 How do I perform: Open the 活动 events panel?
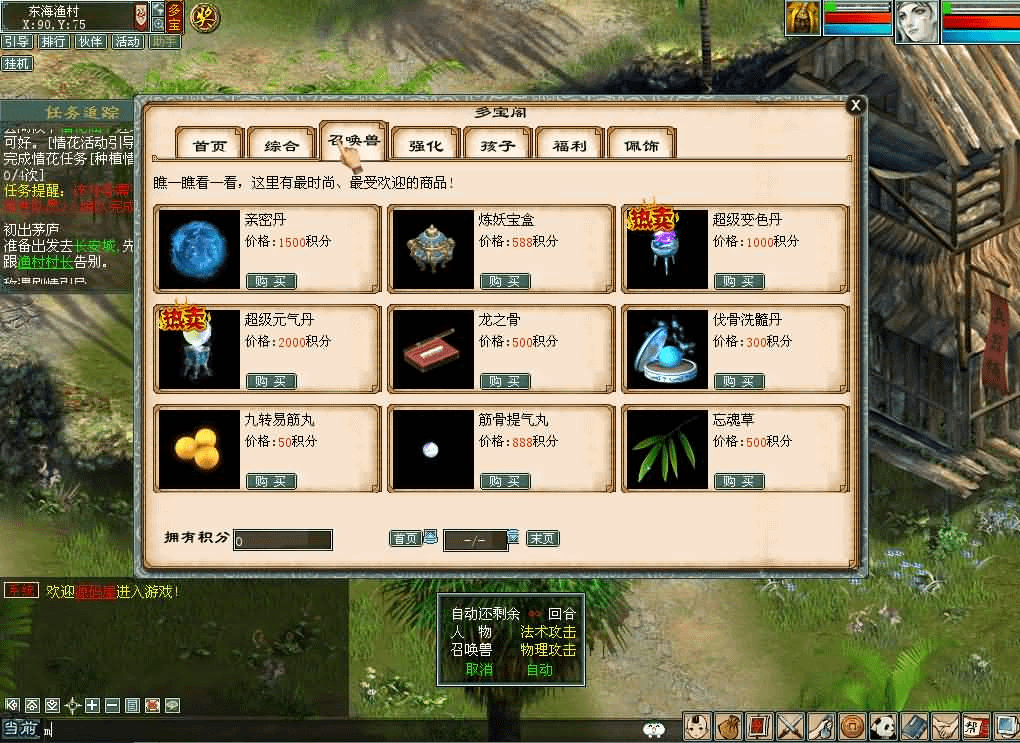coord(127,41)
